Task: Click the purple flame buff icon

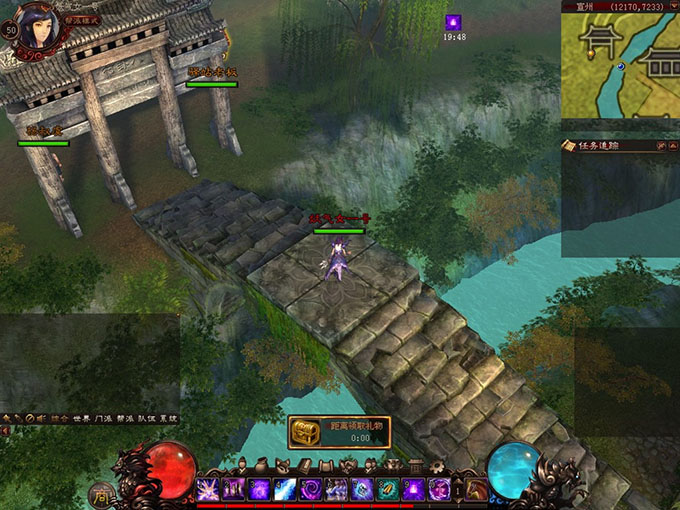Action: [x=454, y=22]
